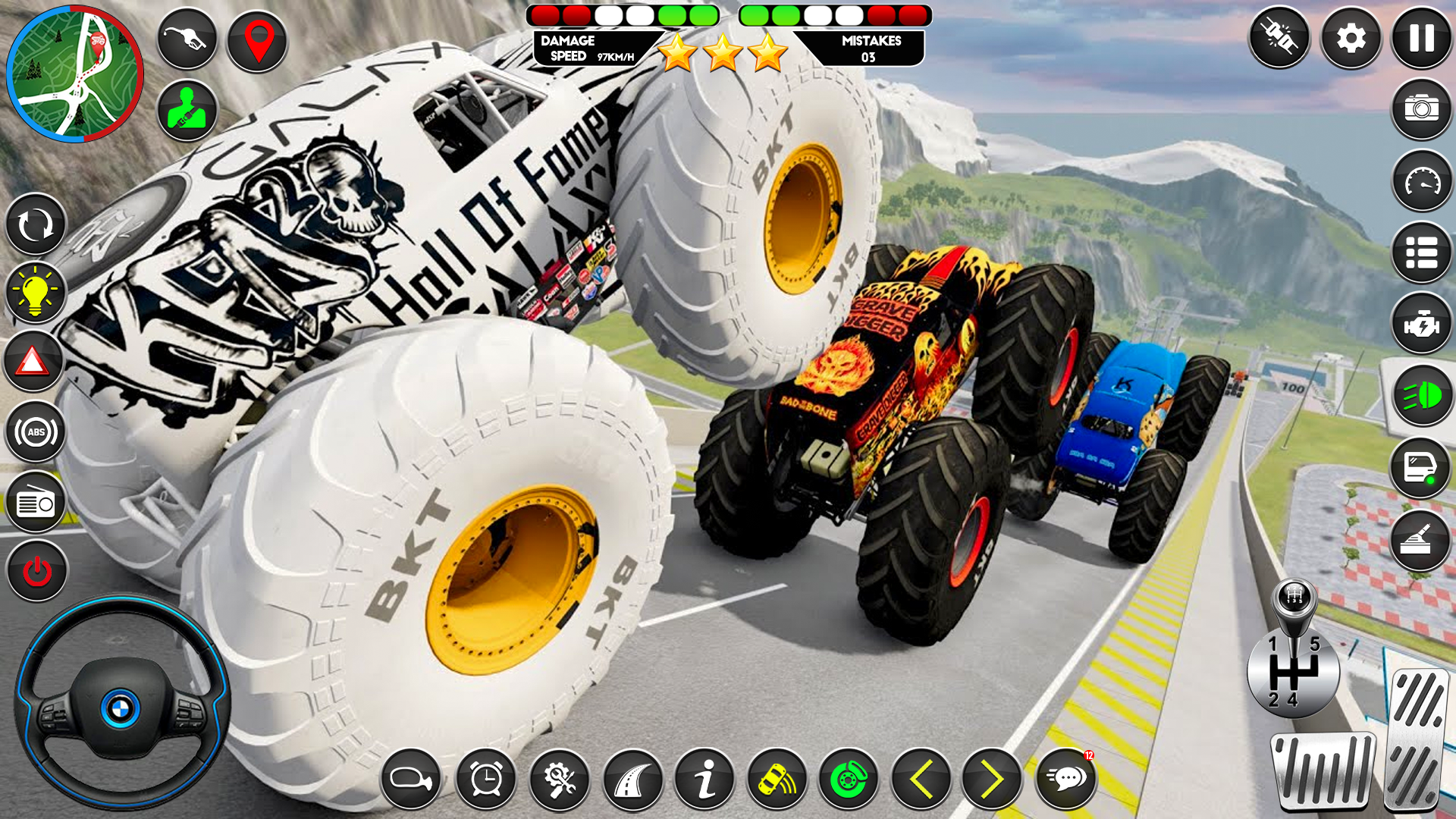This screenshot has width=1456, height=819.
Task: Open the missions list panel
Action: (1422, 252)
